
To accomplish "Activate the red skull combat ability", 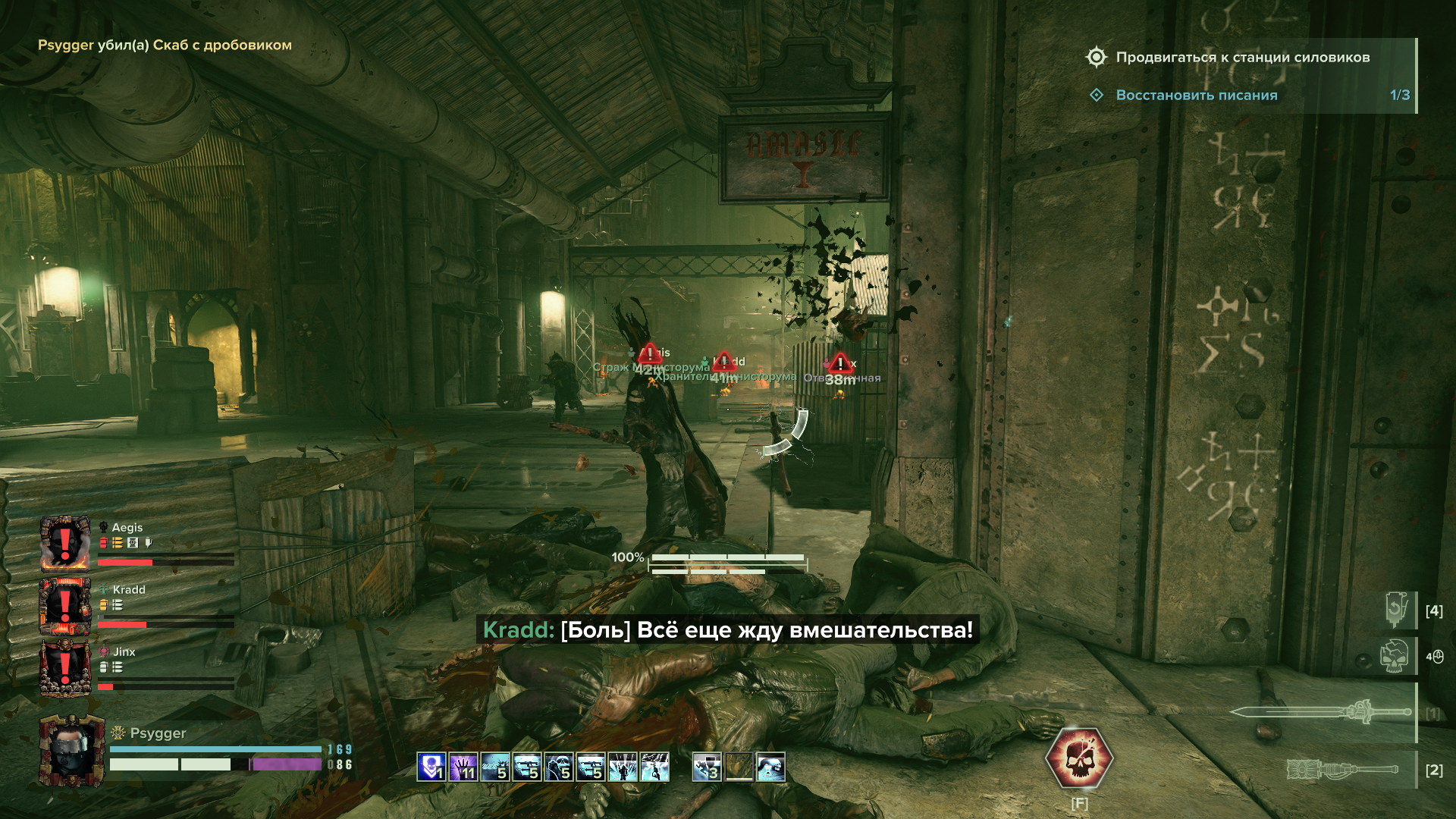I will coord(1079,758).
